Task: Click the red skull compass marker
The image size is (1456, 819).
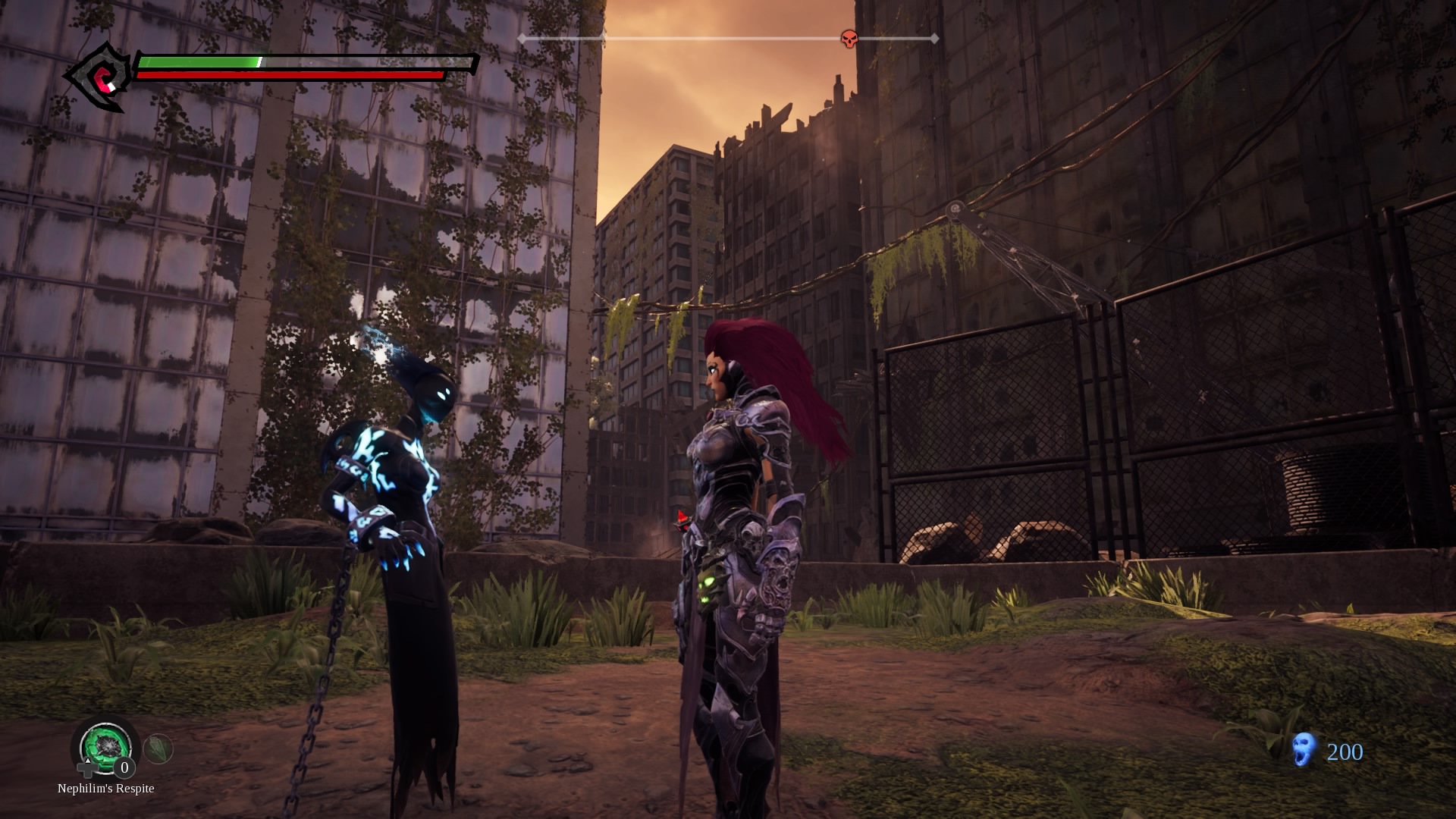Action: (x=849, y=39)
